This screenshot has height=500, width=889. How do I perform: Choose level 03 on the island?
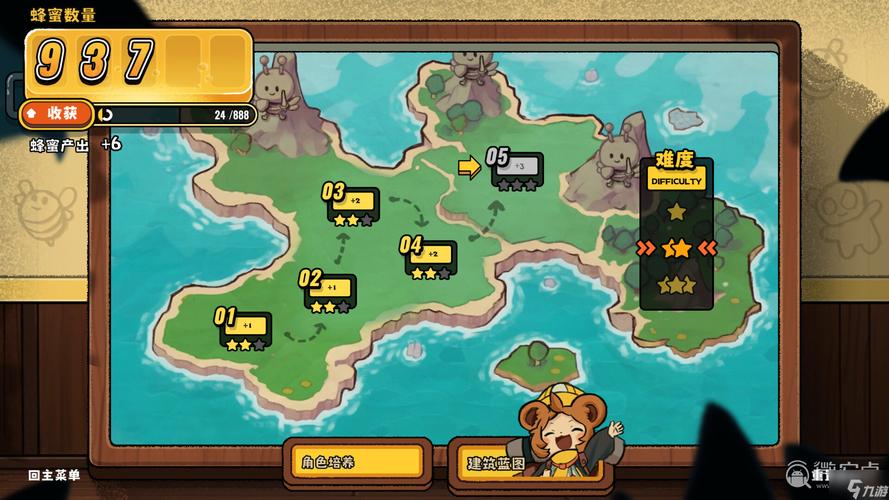[353, 205]
